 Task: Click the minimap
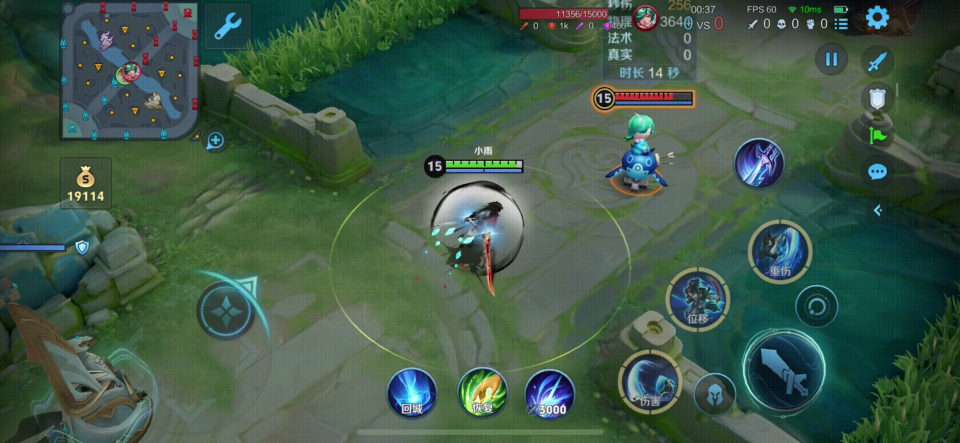click(x=128, y=70)
